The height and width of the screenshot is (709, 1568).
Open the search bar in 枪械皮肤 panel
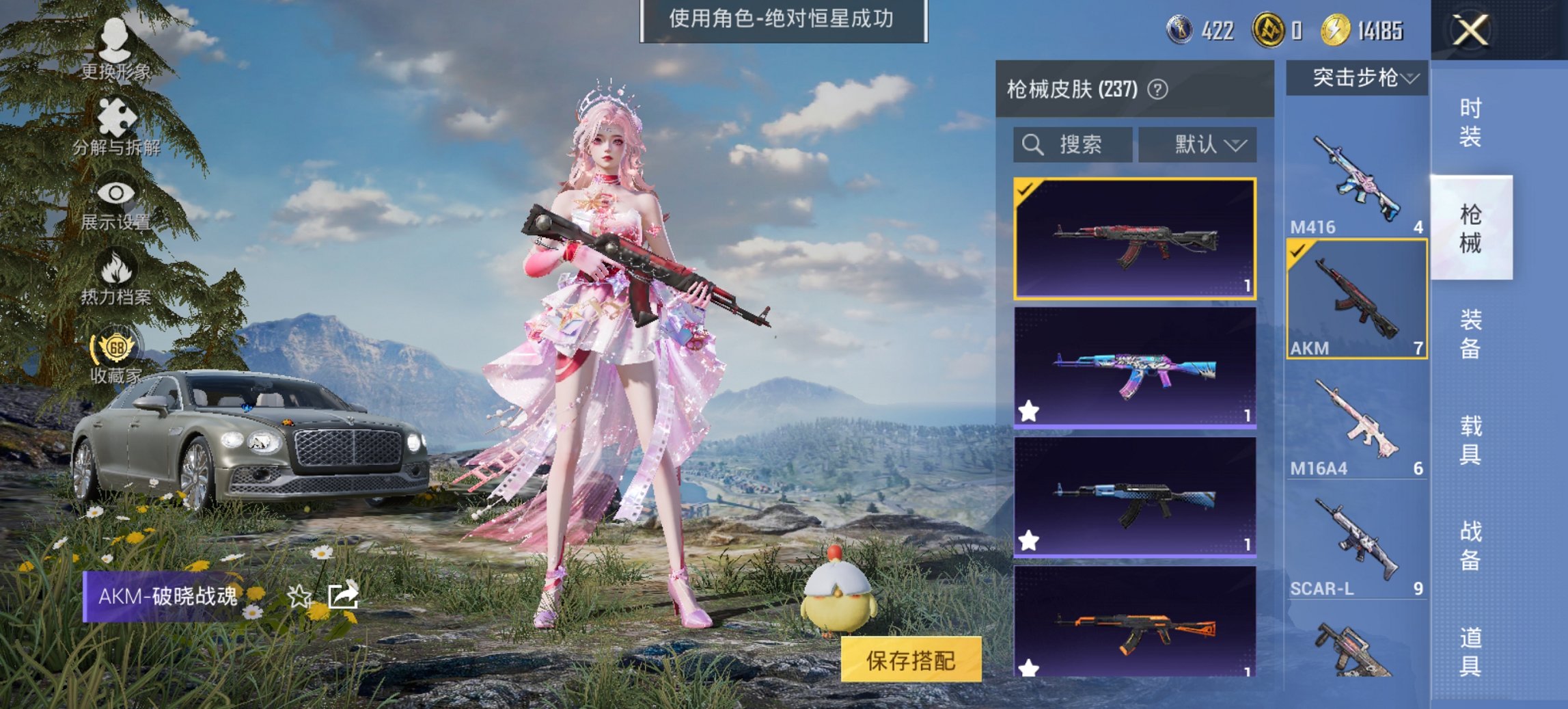tap(1073, 144)
